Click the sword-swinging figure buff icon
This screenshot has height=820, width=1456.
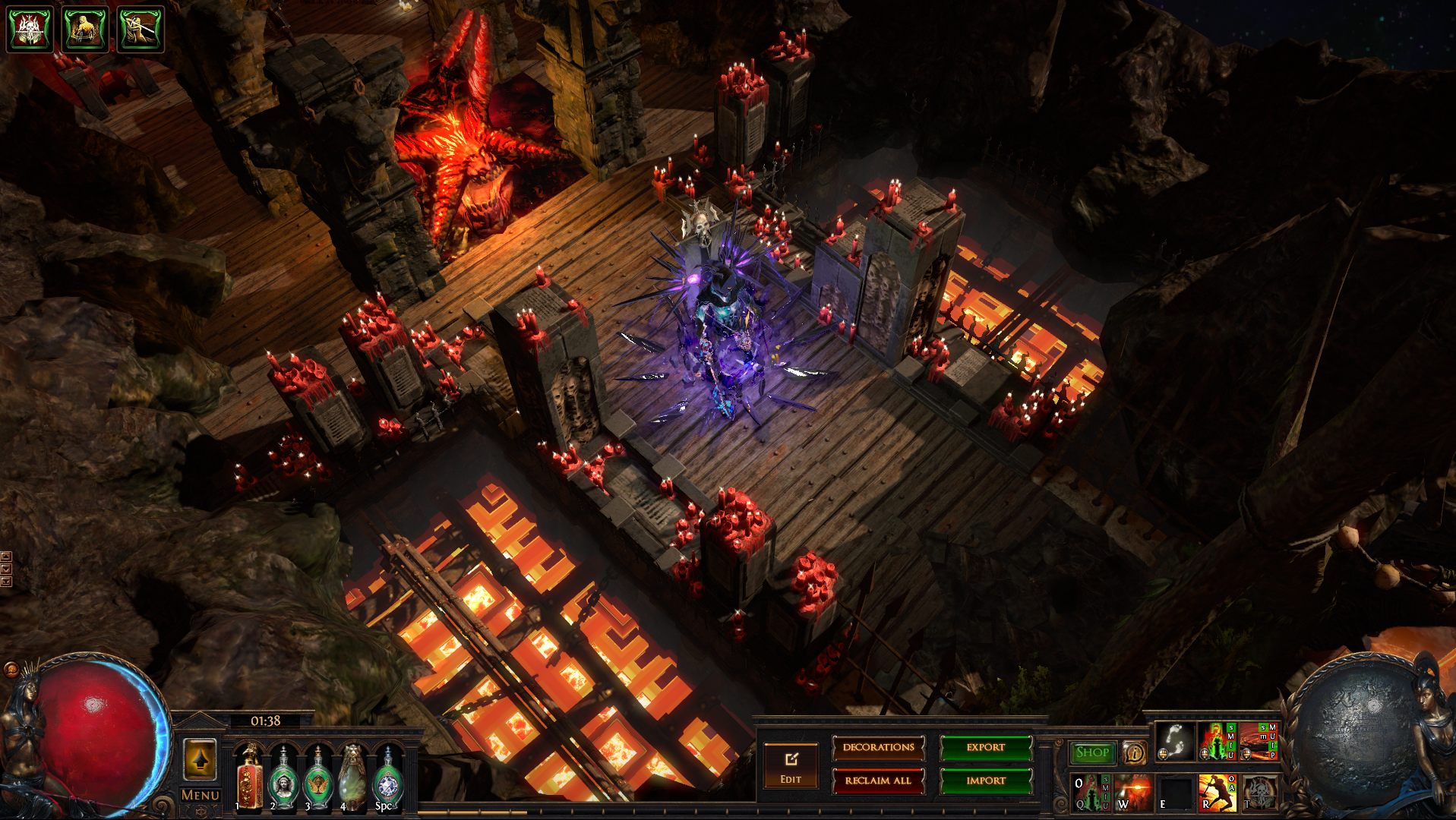pos(141,29)
